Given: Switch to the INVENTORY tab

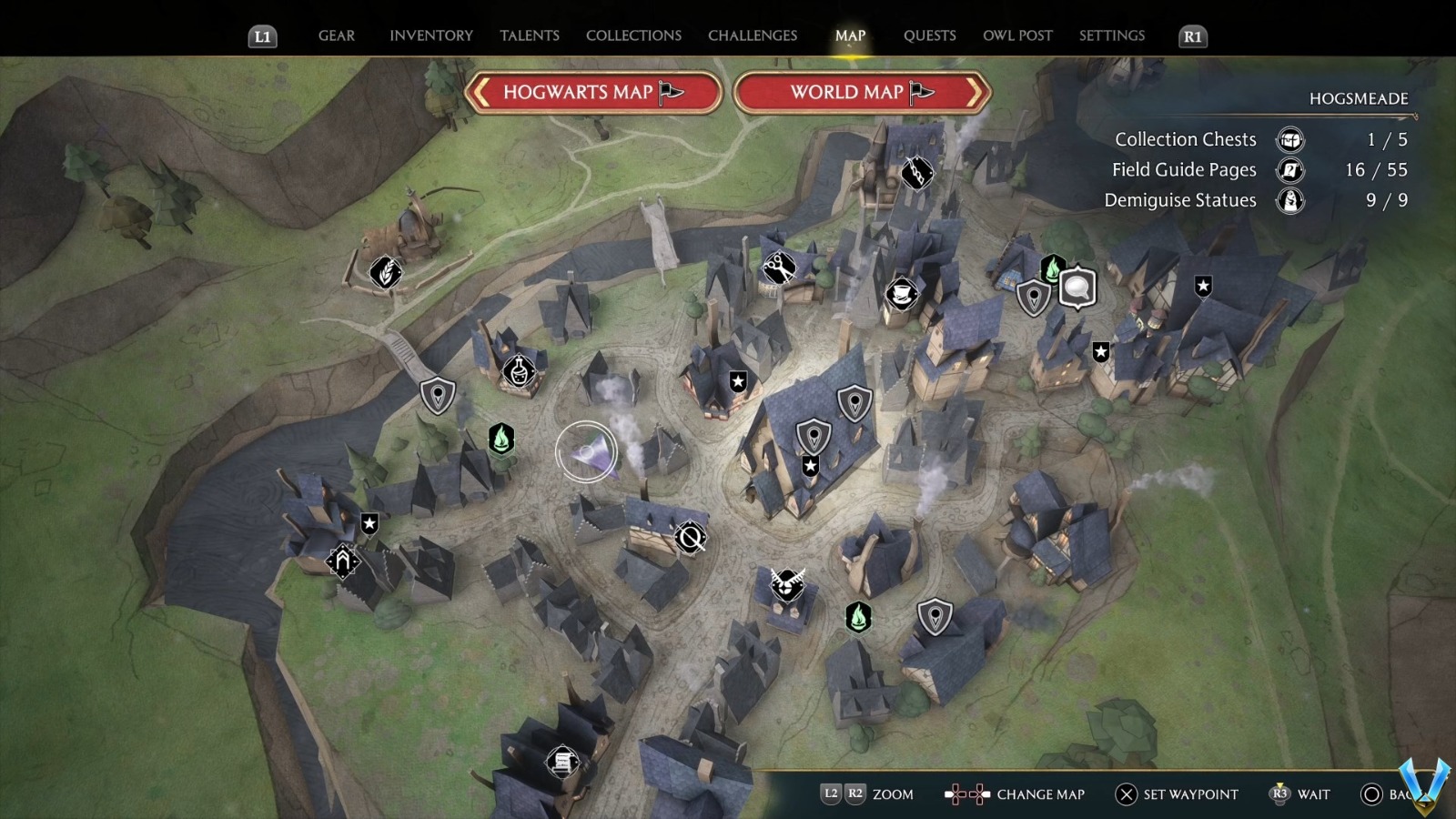Looking at the screenshot, I should (431, 35).
